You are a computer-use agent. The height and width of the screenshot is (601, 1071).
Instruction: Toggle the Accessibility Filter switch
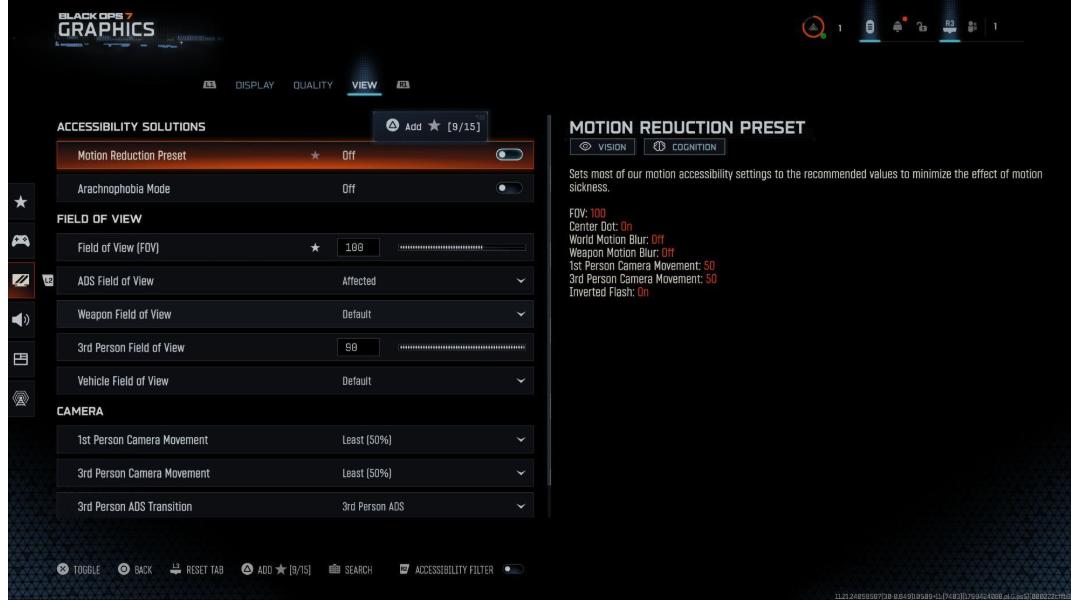[x=514, y=570]
